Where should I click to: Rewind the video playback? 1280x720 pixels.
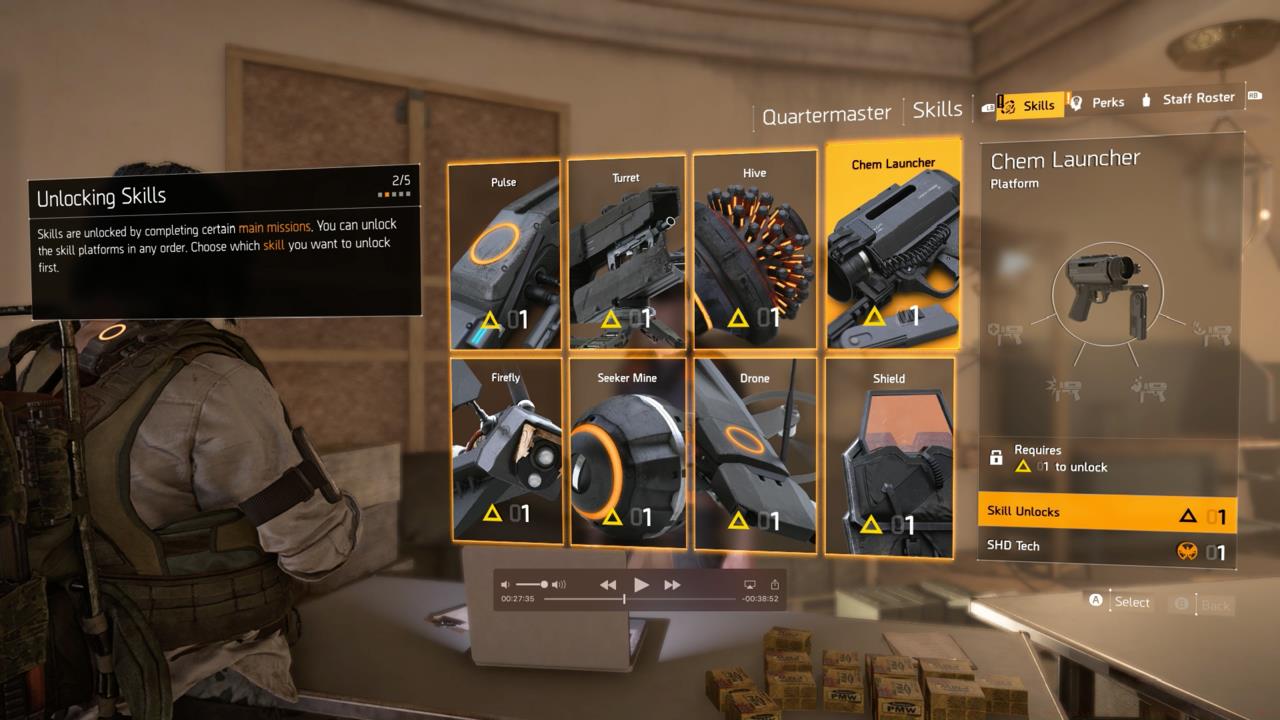[607, 584]
